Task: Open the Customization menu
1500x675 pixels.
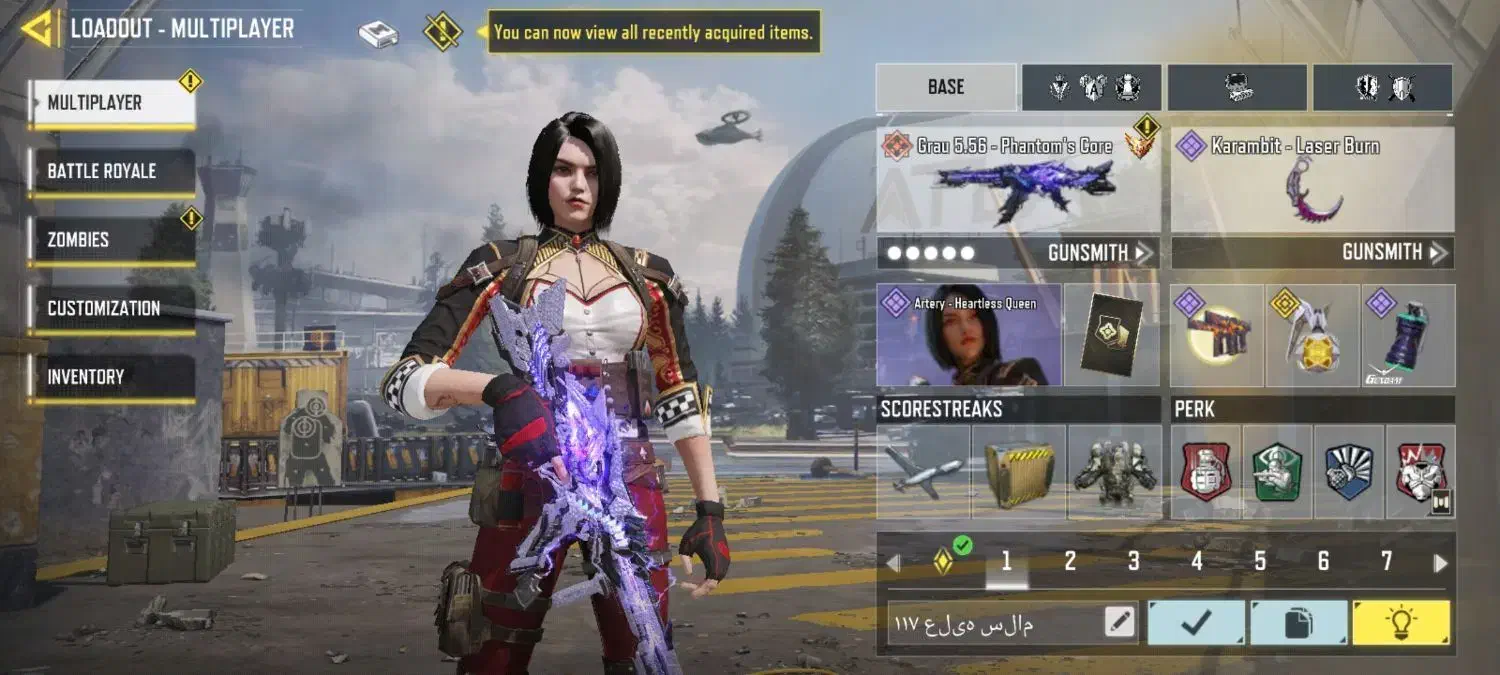Action: click(x=111, y=308)
